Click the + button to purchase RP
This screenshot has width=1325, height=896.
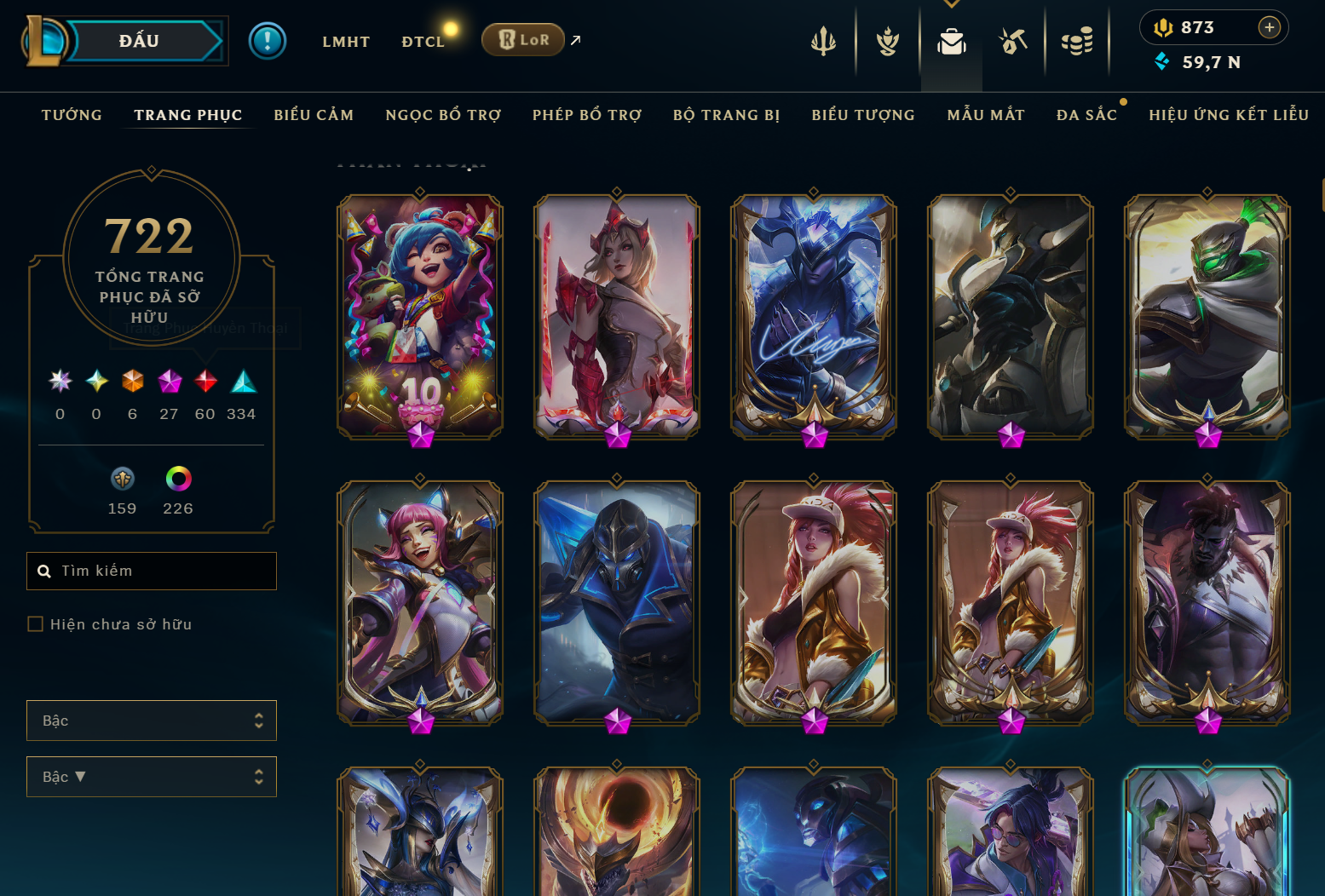click(1270, 26)
